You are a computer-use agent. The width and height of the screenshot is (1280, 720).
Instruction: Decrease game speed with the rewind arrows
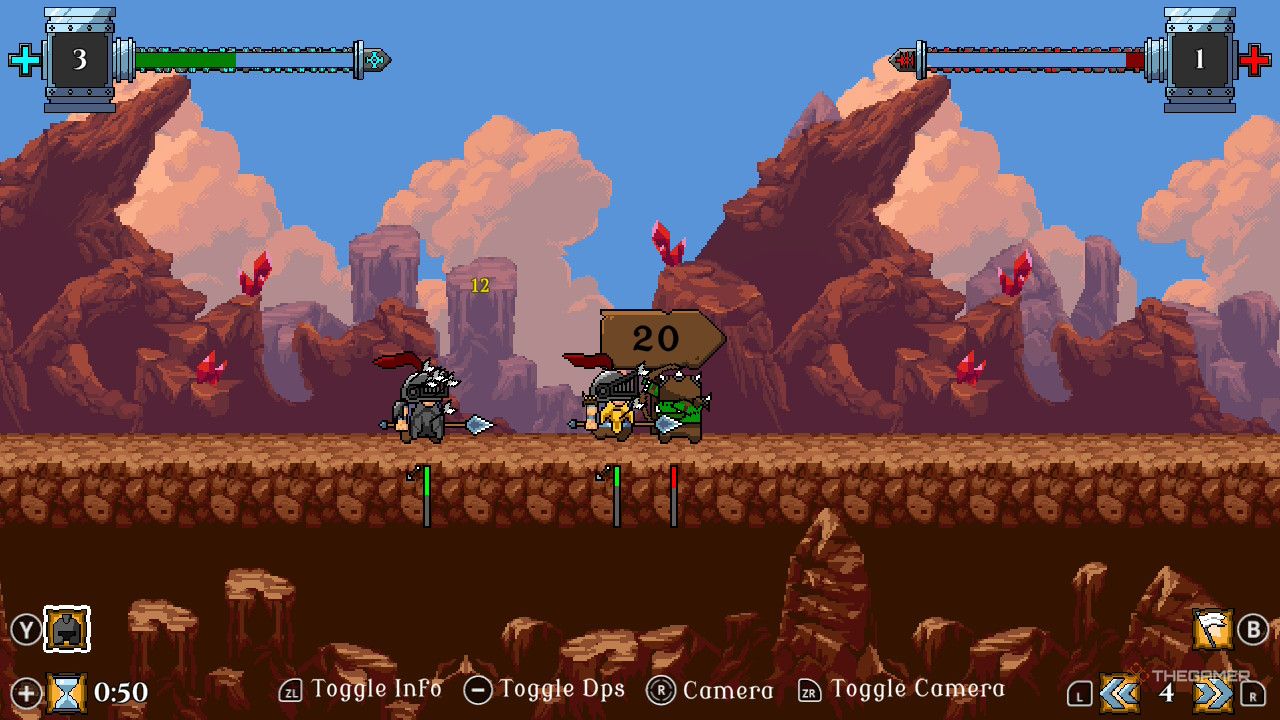pos(1120,692)
